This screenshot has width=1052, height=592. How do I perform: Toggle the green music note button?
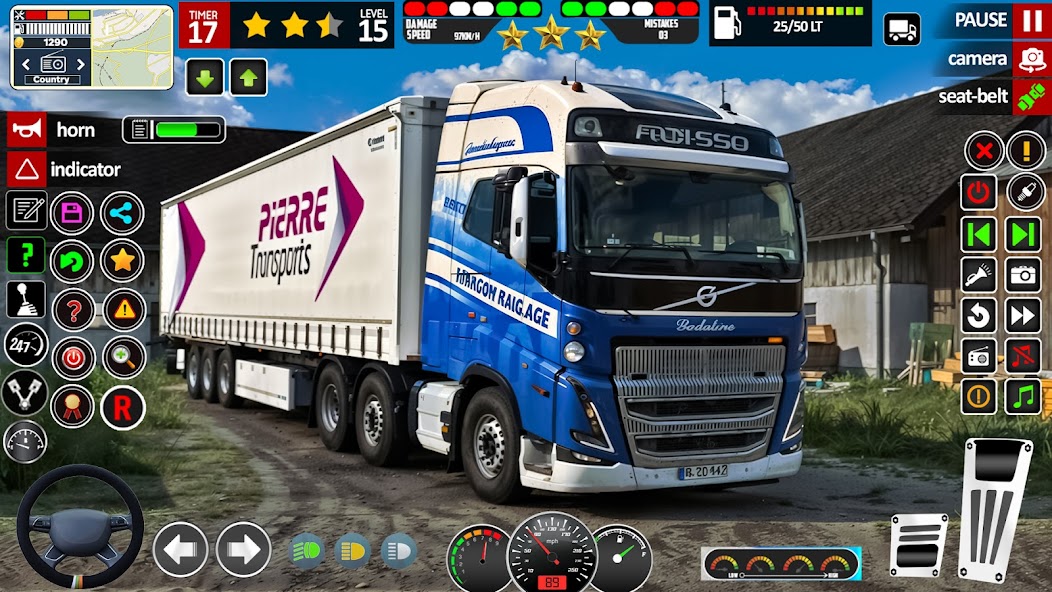(1022, 396)
